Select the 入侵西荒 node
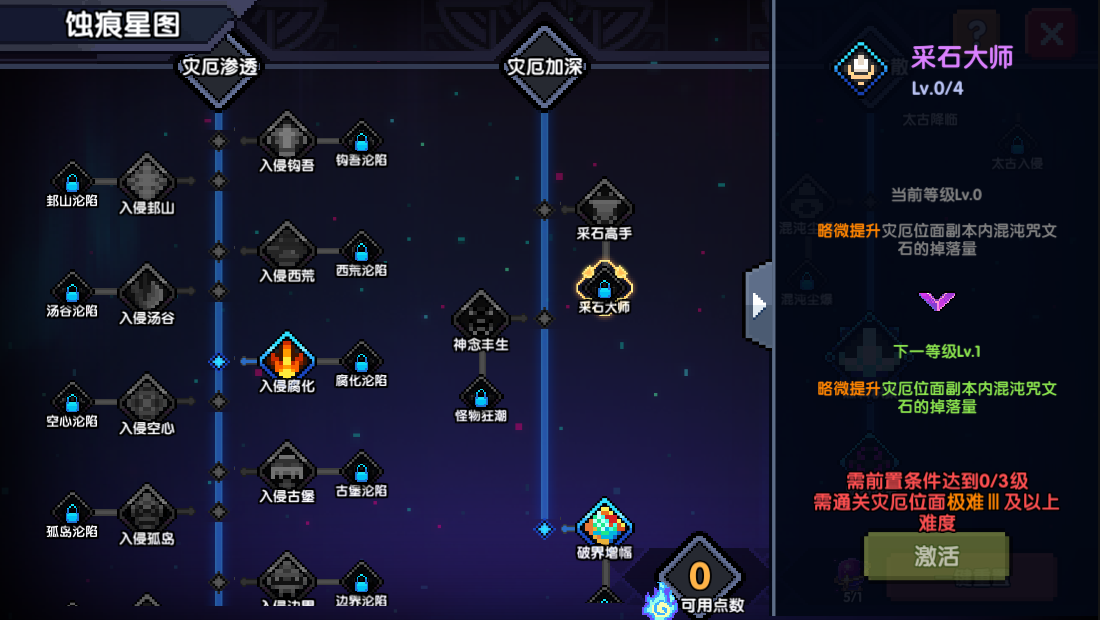1100x620 pixels. click(x=287, y=248)
